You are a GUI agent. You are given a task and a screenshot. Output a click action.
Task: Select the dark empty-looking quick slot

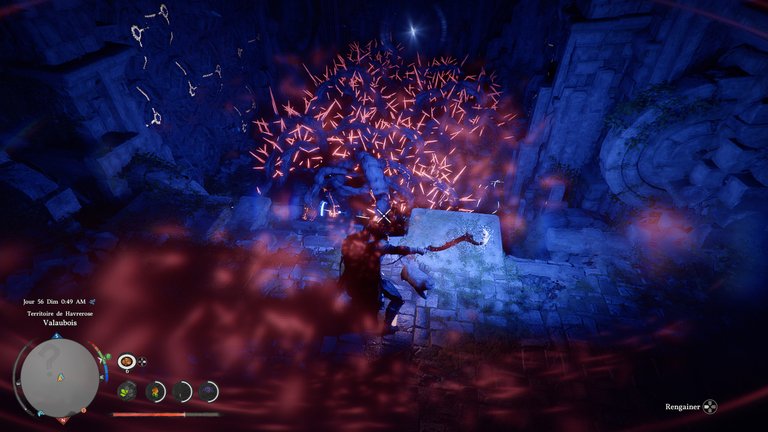182,391
